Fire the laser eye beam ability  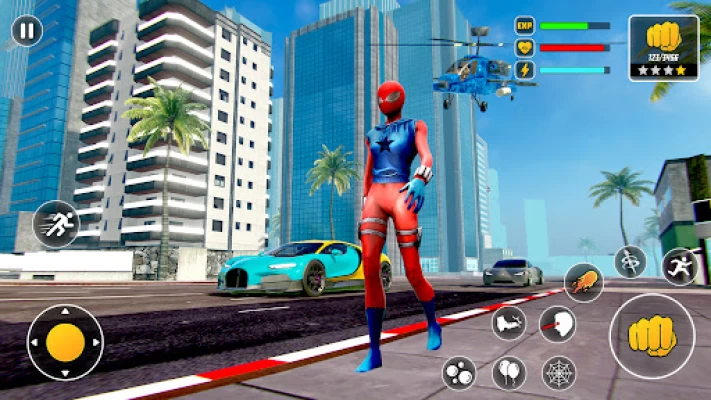pos(557,324)
